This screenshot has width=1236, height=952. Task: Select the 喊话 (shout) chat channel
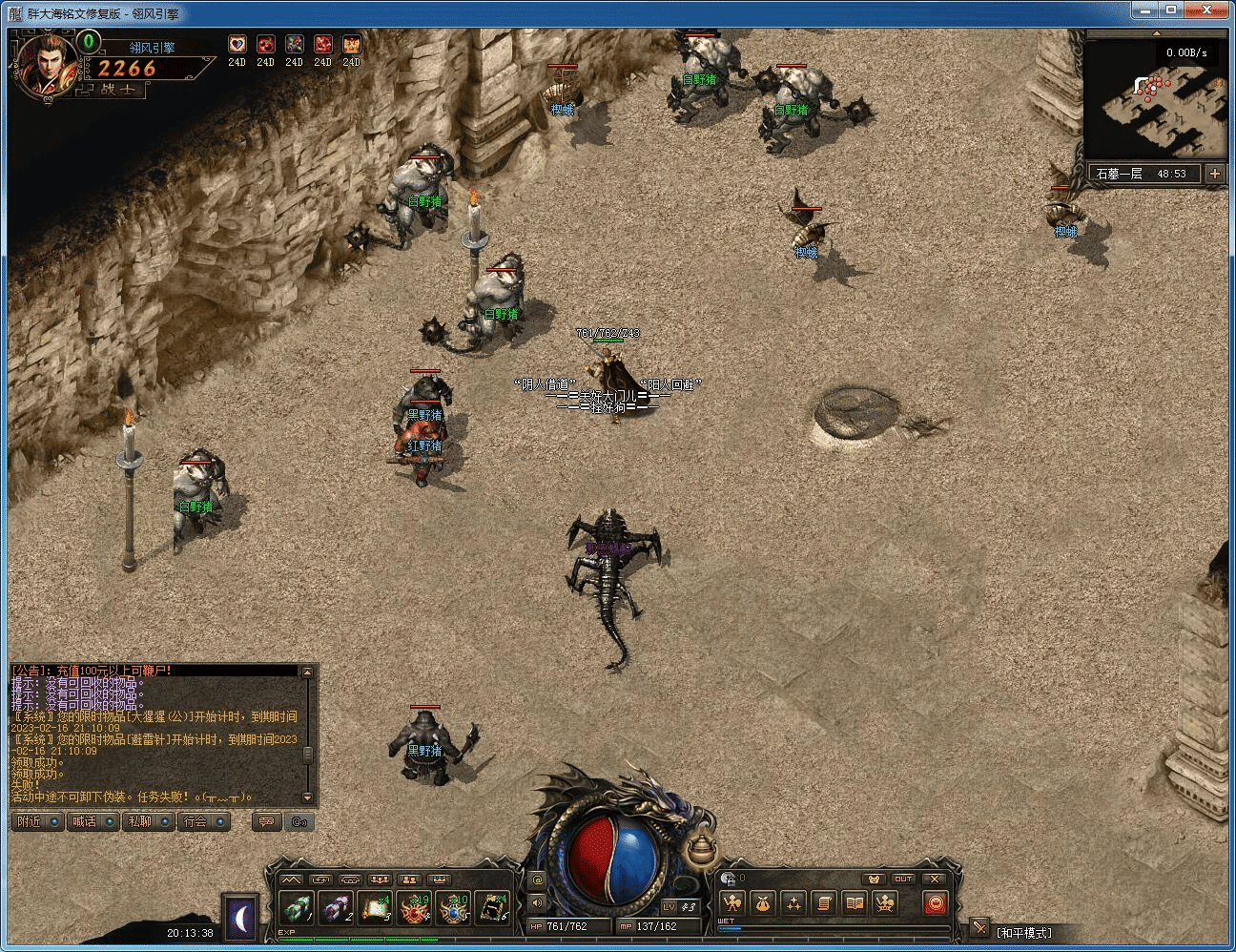pos(93,821)
